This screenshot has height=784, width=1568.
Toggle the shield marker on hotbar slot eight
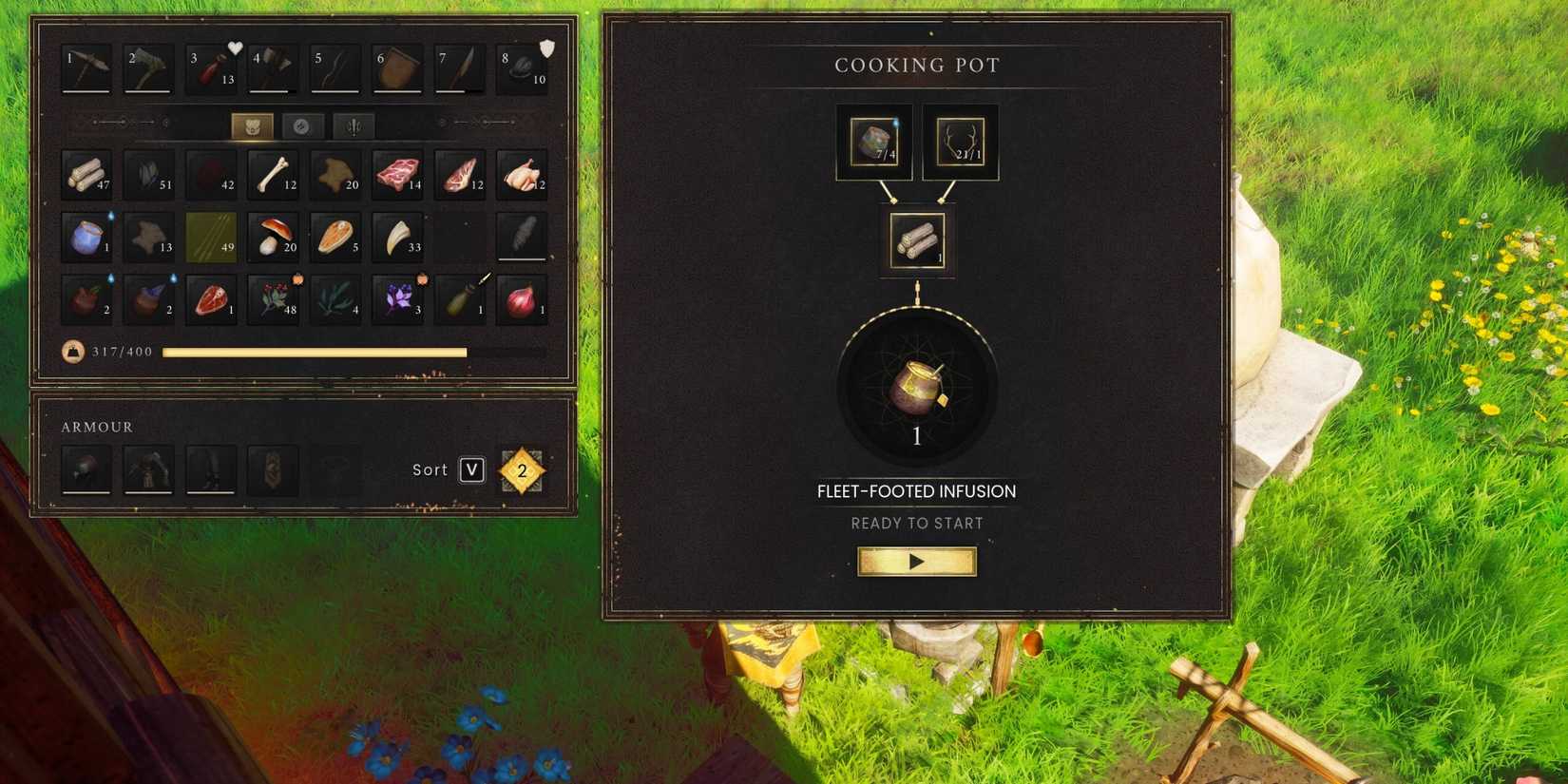(547, 47)
